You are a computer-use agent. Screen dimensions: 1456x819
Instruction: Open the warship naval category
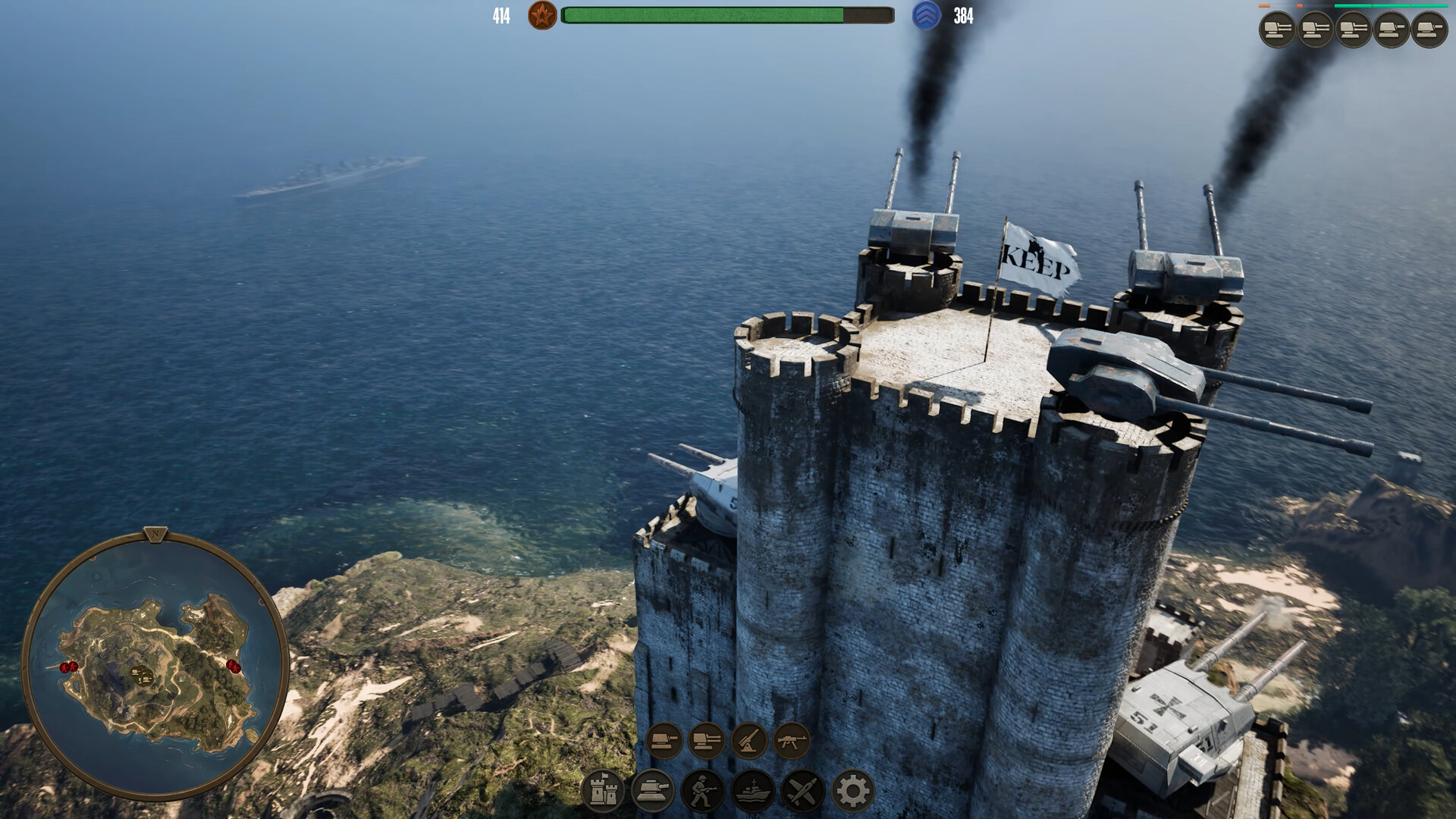click(752, 791)
